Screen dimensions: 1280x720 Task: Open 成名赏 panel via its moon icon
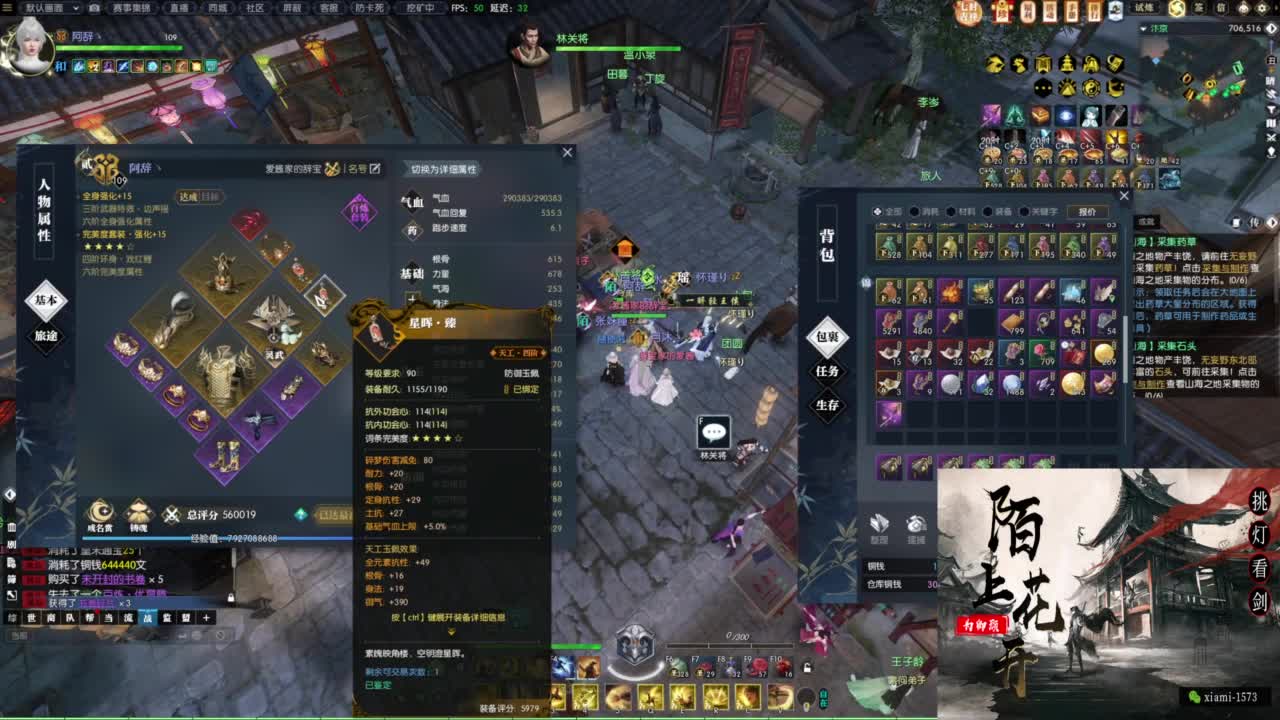pos(99,510)
